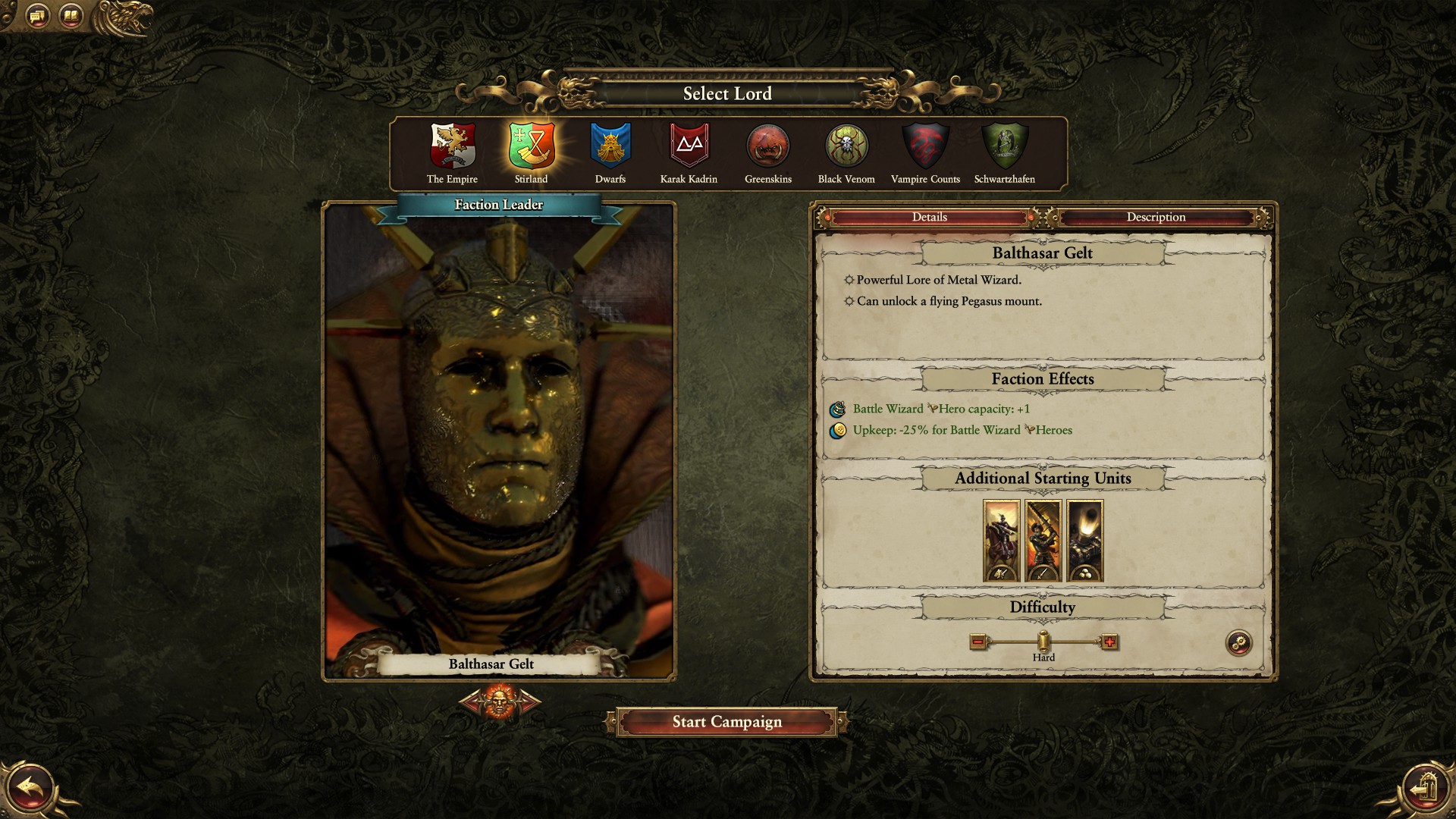The width and height of the screenshot is (1456, 819).
Task: Select the cavalry starting unit card
Action: [x=1001, y=541]
